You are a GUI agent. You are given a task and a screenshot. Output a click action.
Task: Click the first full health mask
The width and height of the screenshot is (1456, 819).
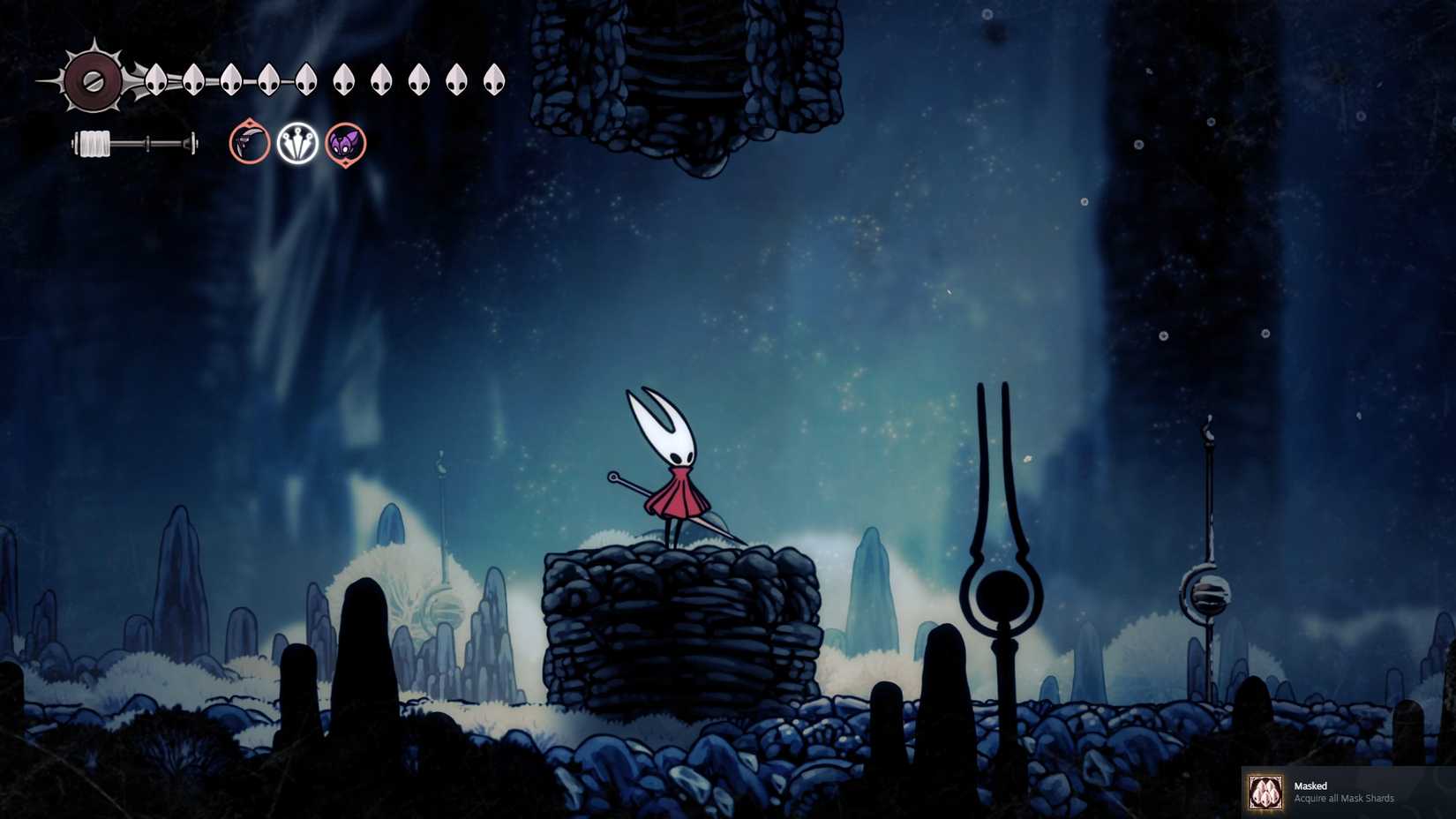click(155, 79)
